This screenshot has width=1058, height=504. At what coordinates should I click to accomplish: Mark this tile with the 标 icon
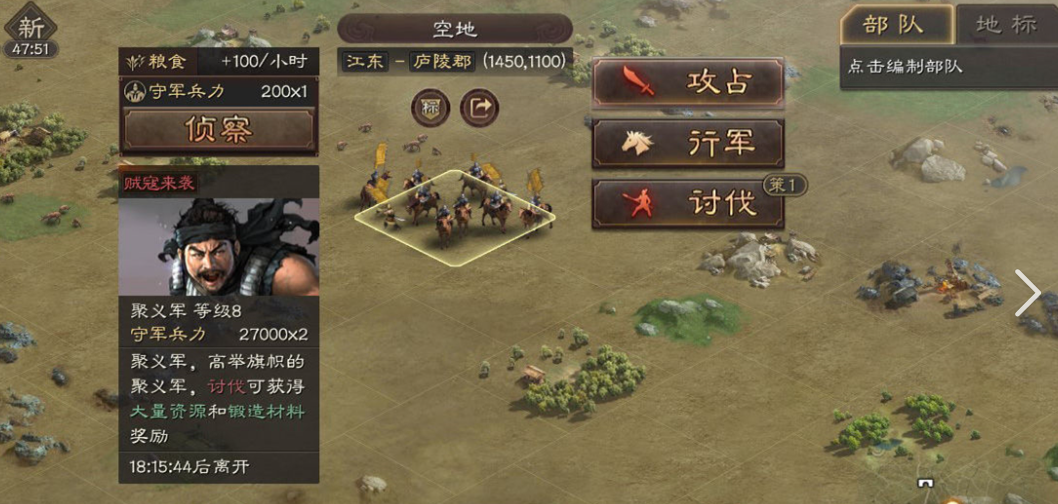click(430, 108)
